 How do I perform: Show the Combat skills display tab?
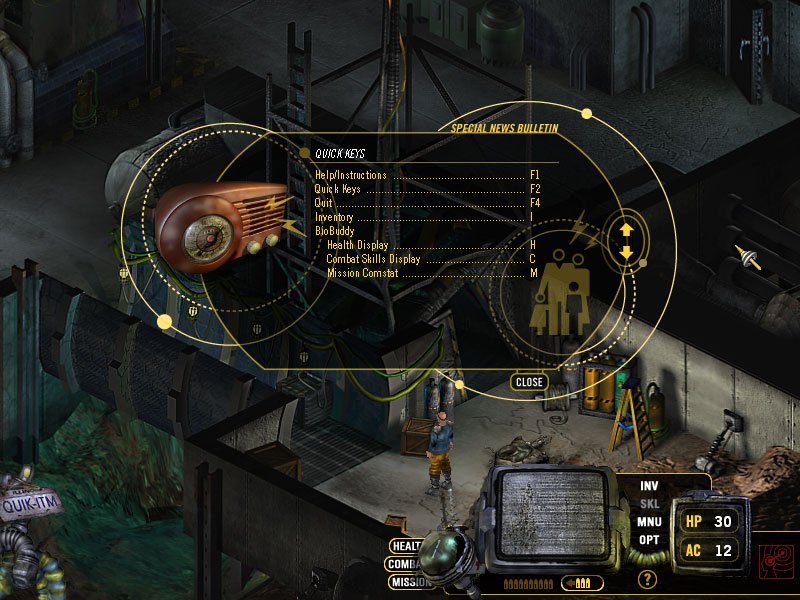pos(403,564)
